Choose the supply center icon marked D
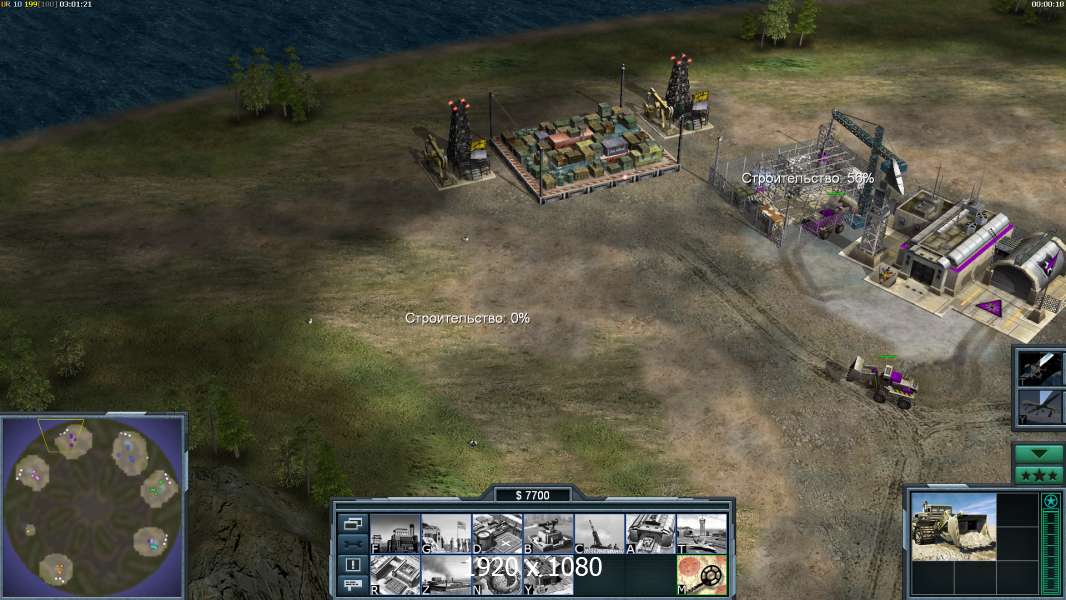 (497, 534)
